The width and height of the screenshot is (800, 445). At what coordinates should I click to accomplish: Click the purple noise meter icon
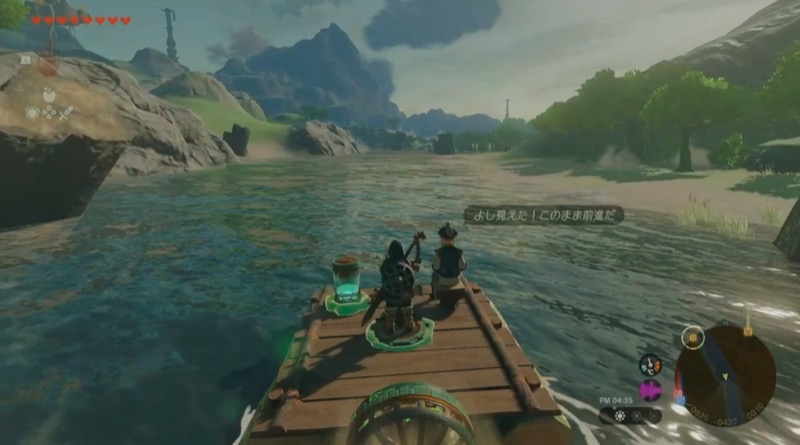click(x=650, y=390)
